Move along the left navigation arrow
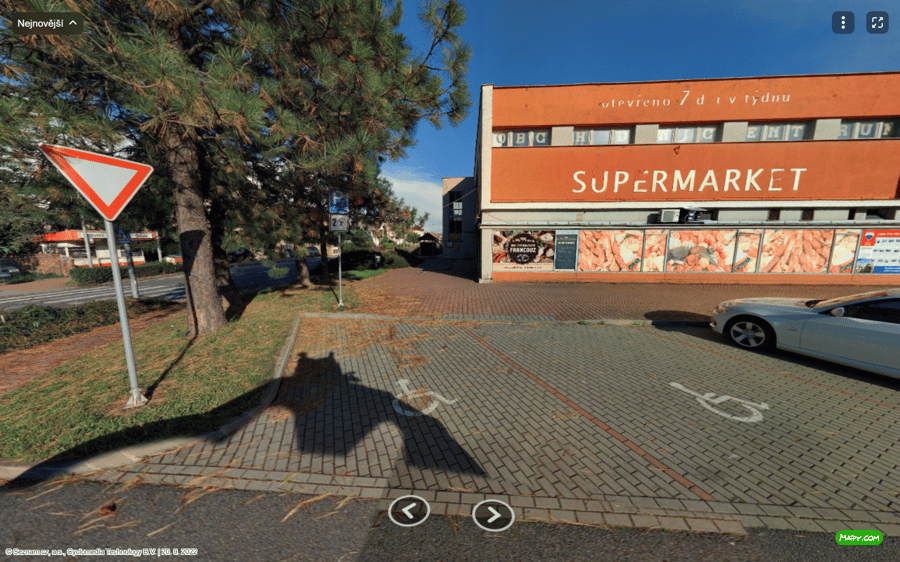The height and width of the screenshot is (562, 900). tap(409, 511)
